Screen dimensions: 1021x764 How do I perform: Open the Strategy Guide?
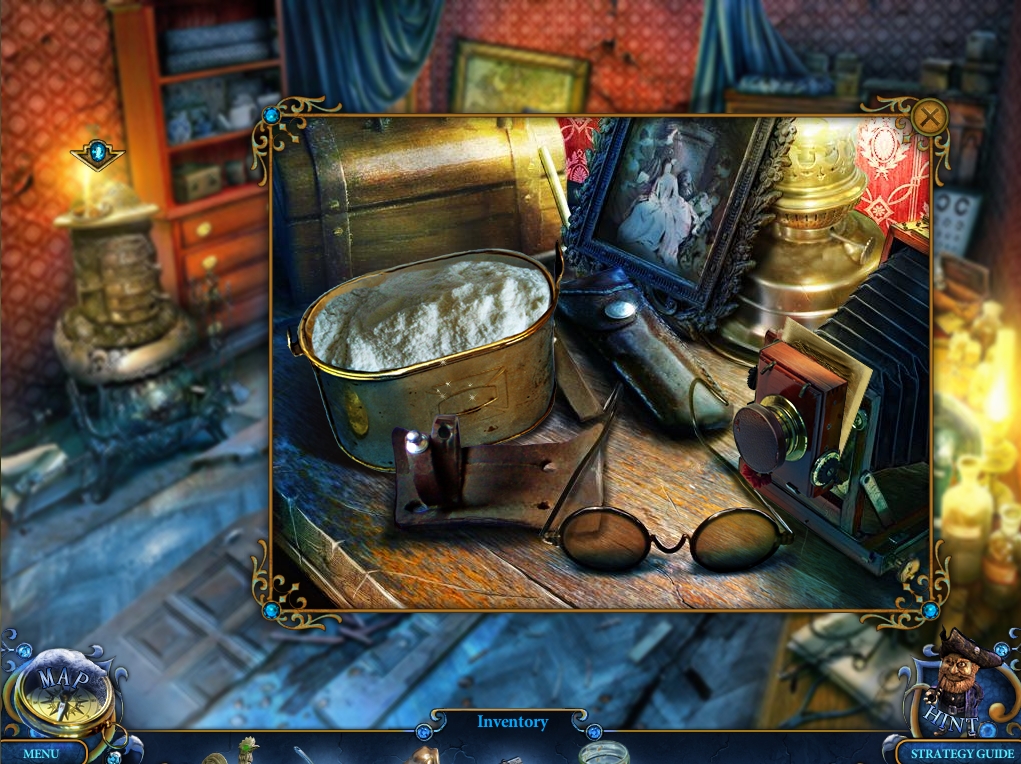955,753
